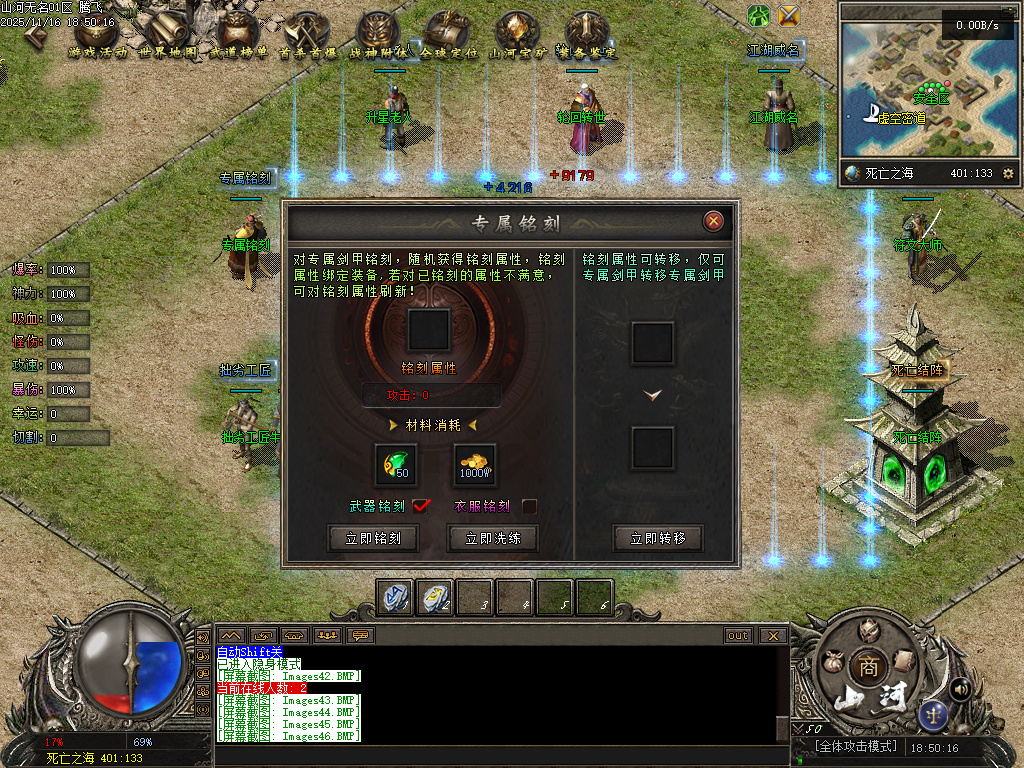
Task: Open the 武道榜单 rankings
Action: [x=238, y=36]
